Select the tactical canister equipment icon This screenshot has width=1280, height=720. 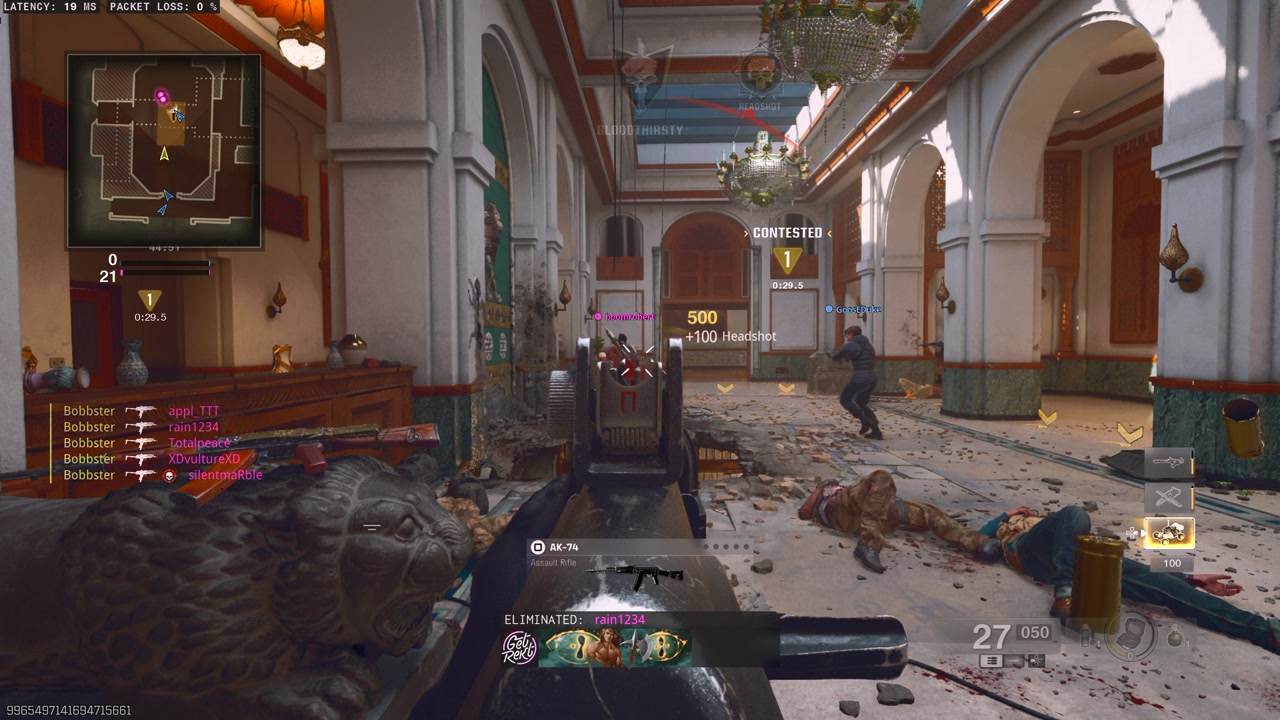[1086, 634]
